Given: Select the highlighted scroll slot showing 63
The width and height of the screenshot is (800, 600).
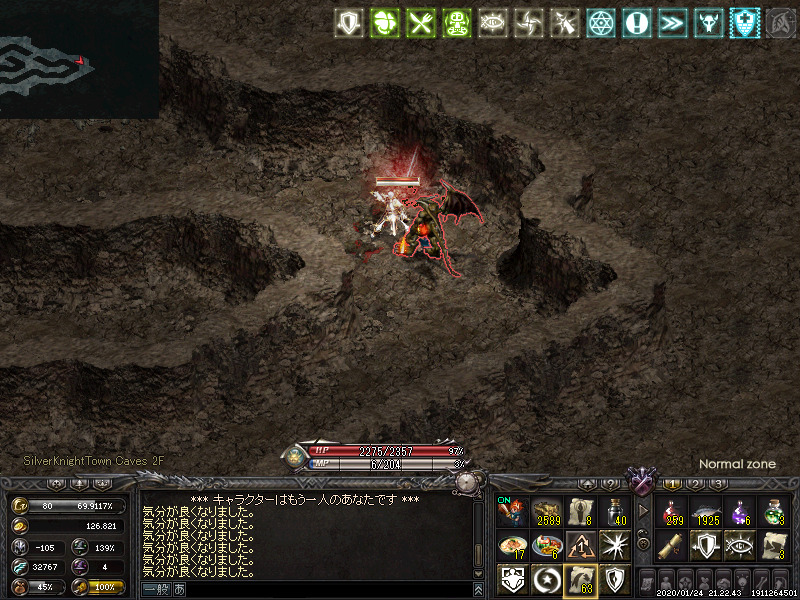Looking at the screenshot, I should click(580, 580).
